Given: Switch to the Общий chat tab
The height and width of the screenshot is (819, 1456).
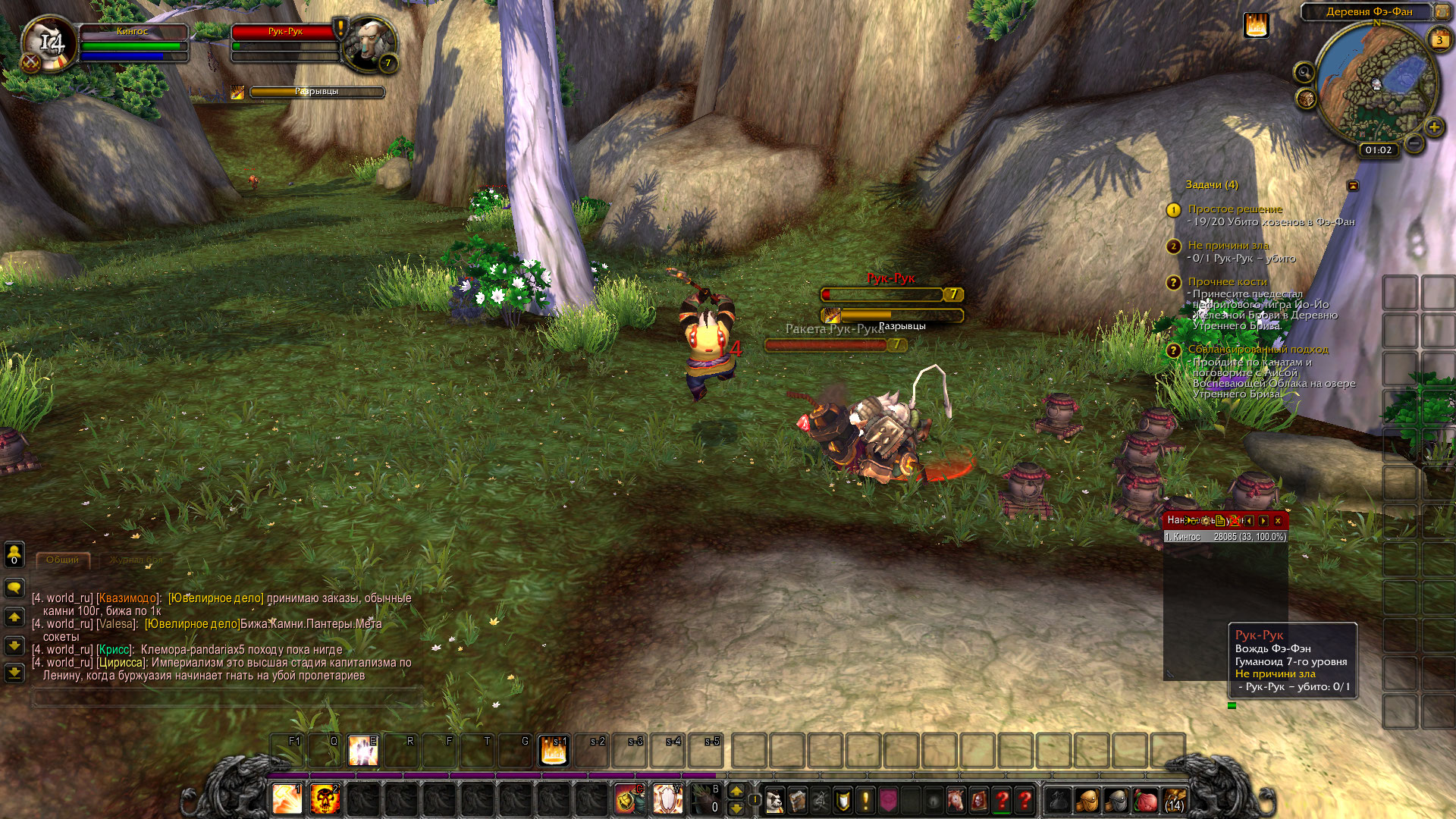Looking at the screenshot, I should click(x=62, y=560).
